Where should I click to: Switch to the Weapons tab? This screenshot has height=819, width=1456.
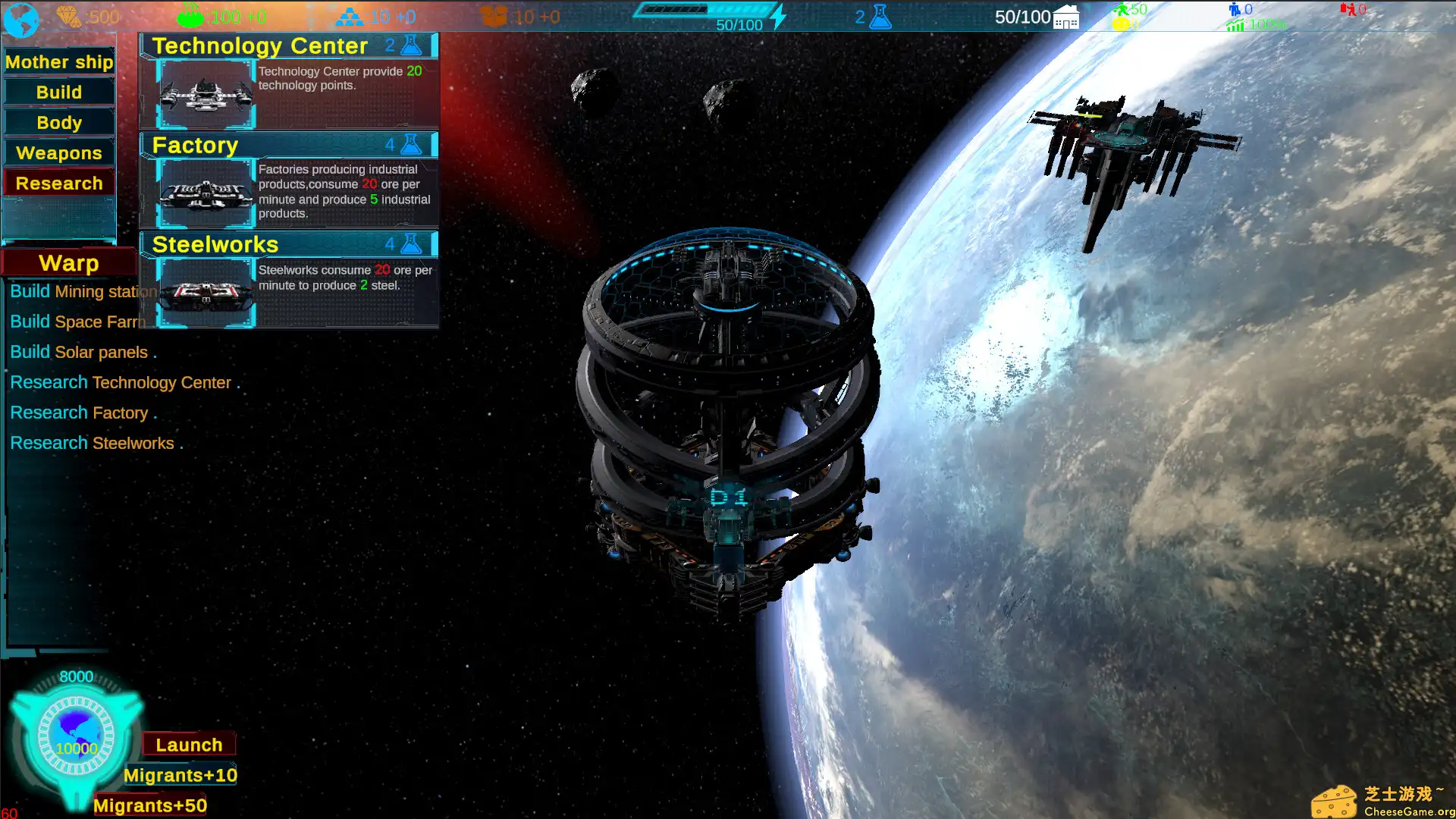tap(58, 152)
